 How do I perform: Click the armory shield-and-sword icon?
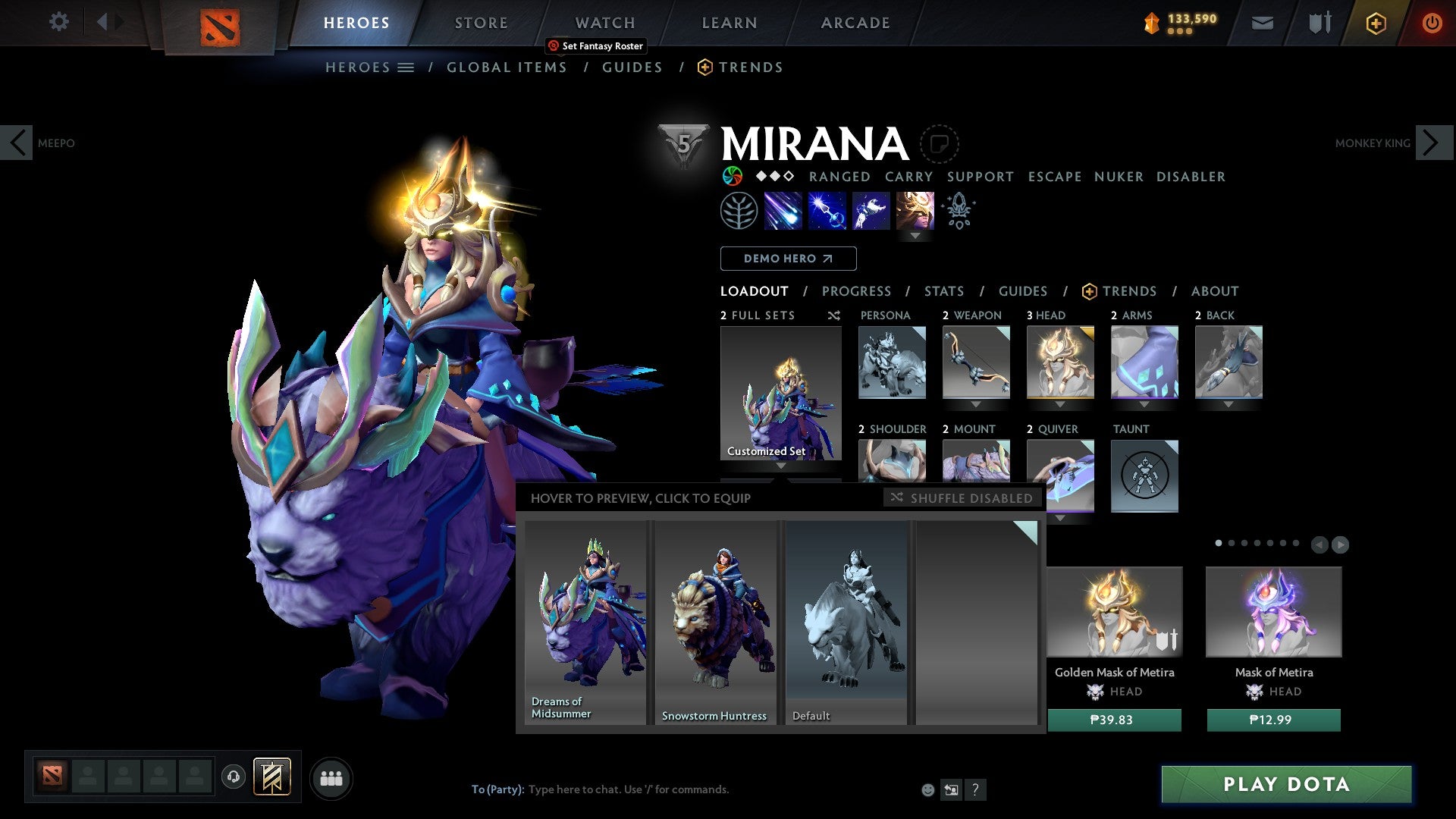click(1319, 23)
